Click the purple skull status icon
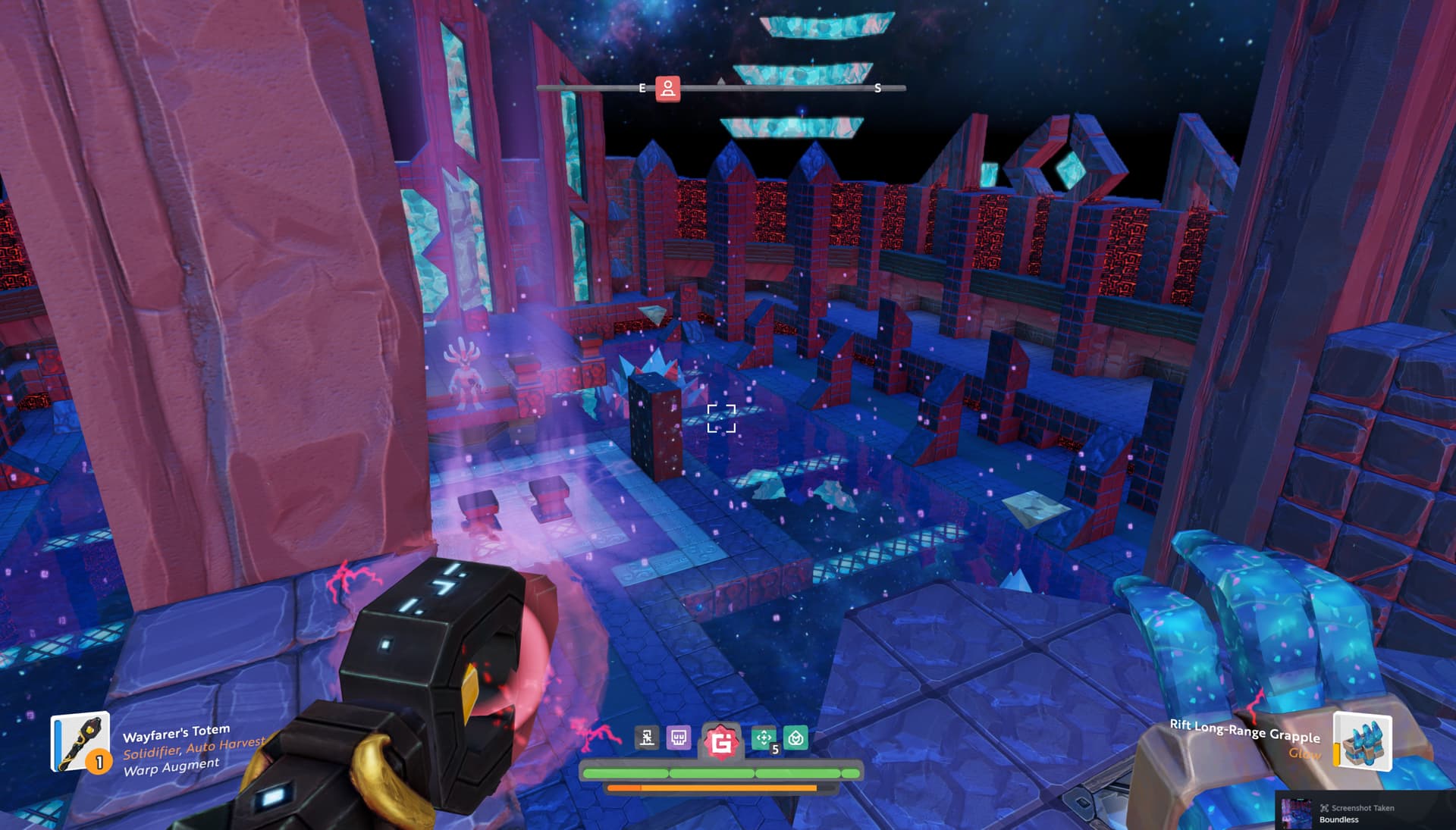This screenshot has width=1456, height=830. [679, 738]
